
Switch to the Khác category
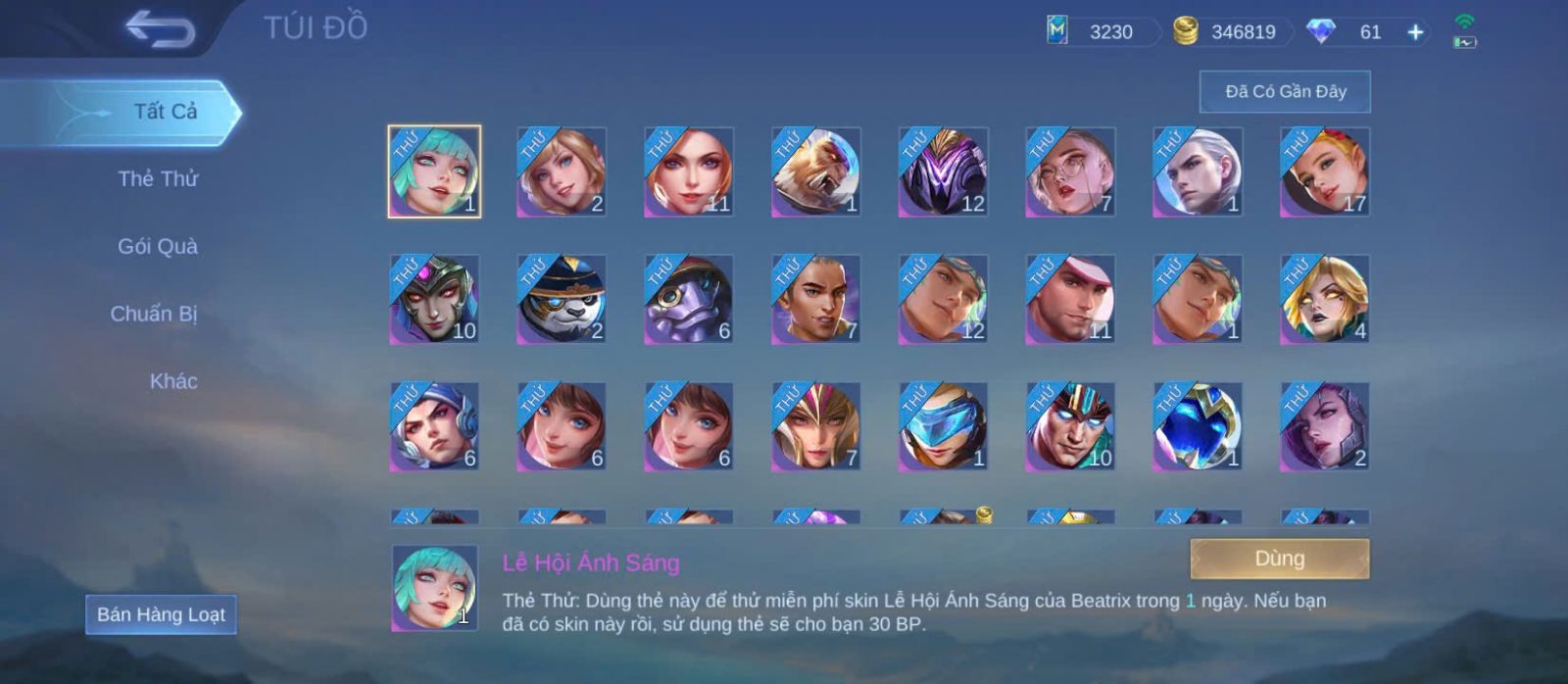click(173, 382)
